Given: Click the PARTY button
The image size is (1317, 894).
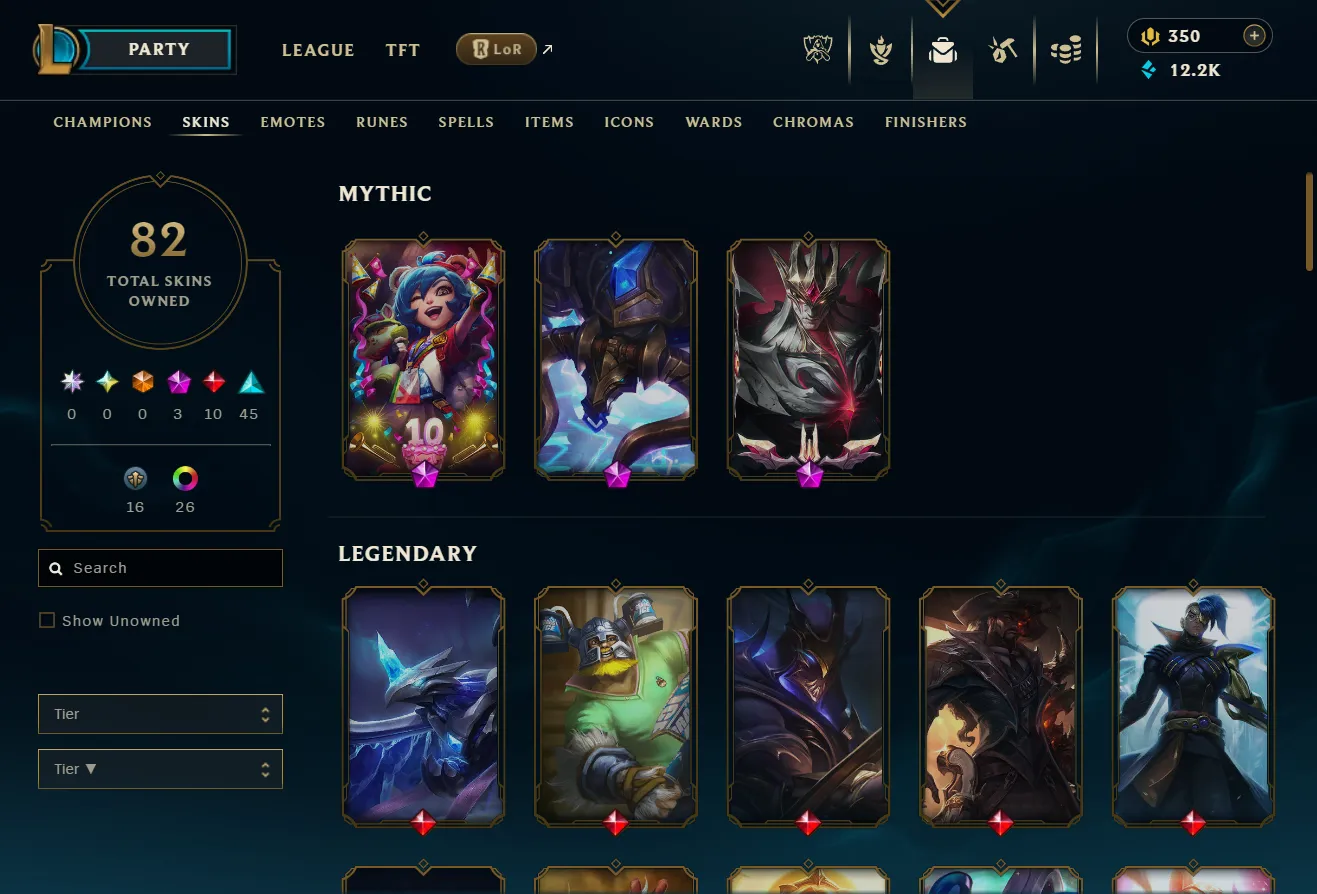Looking at the screenshot, I should click(x=159, y=49).
